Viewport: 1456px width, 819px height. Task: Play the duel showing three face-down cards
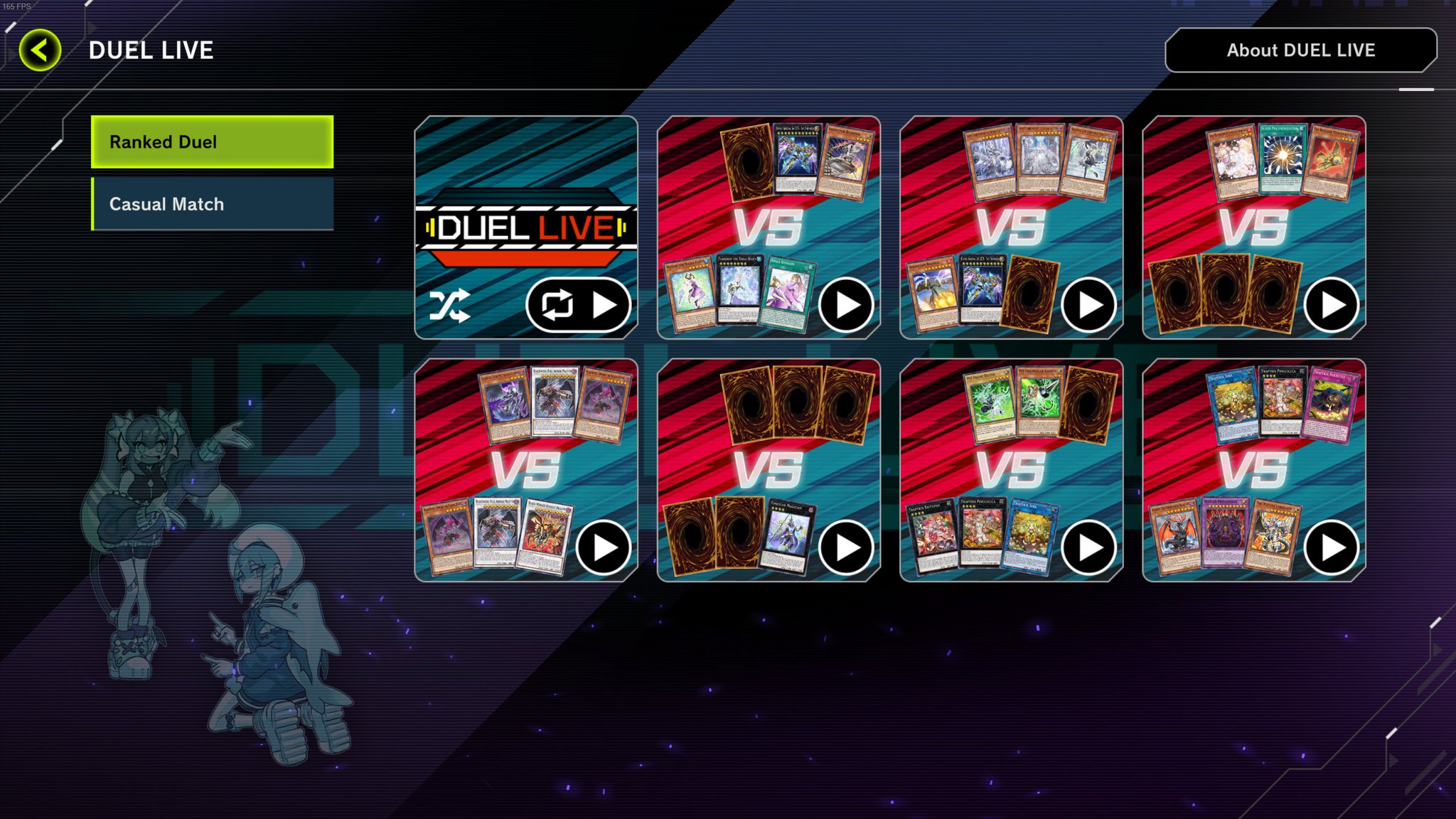coord(846,546)
